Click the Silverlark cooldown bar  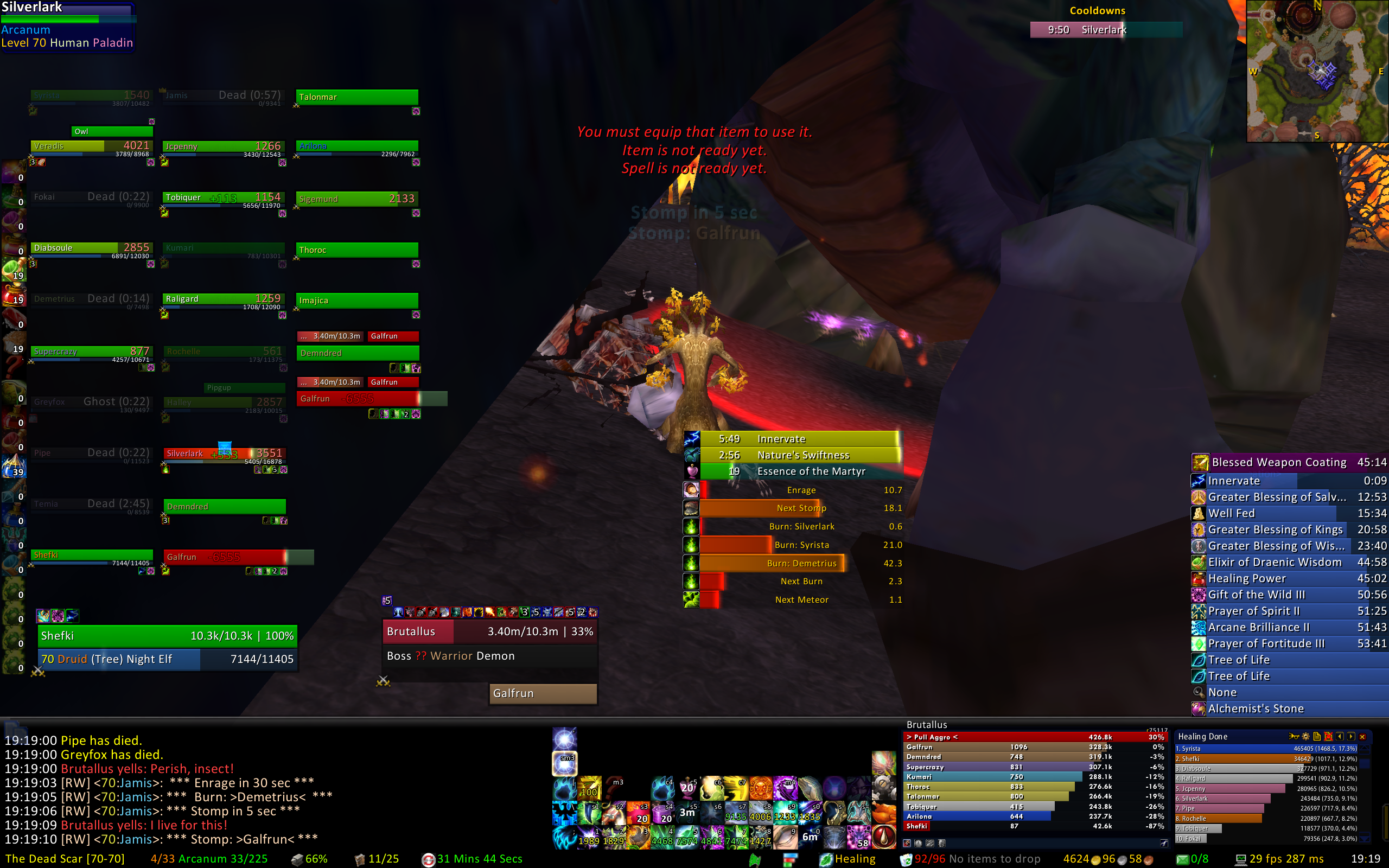pyautogui.click(x=1106, y=30)
